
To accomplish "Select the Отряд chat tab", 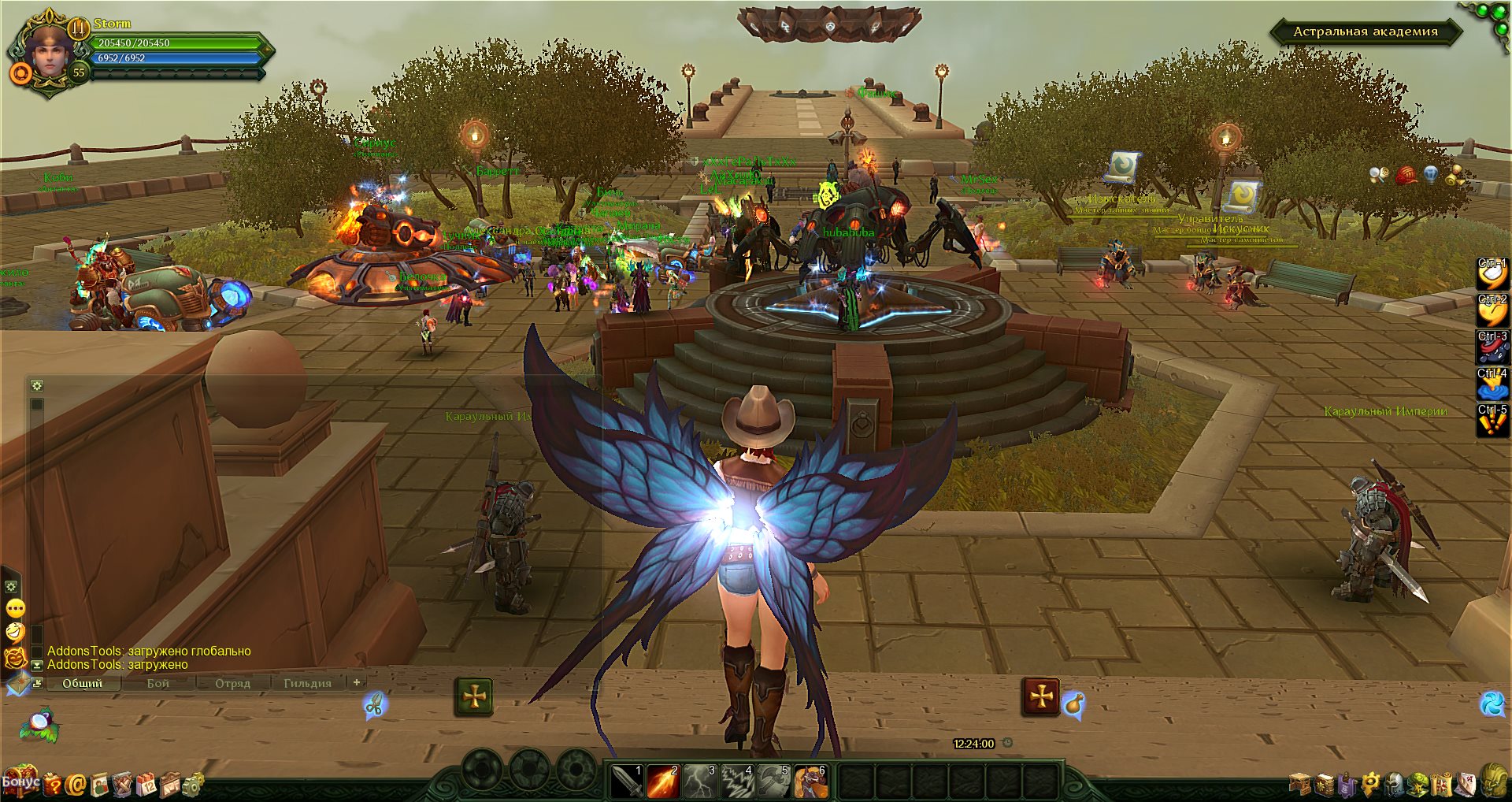I will click(x=232, y=683).
